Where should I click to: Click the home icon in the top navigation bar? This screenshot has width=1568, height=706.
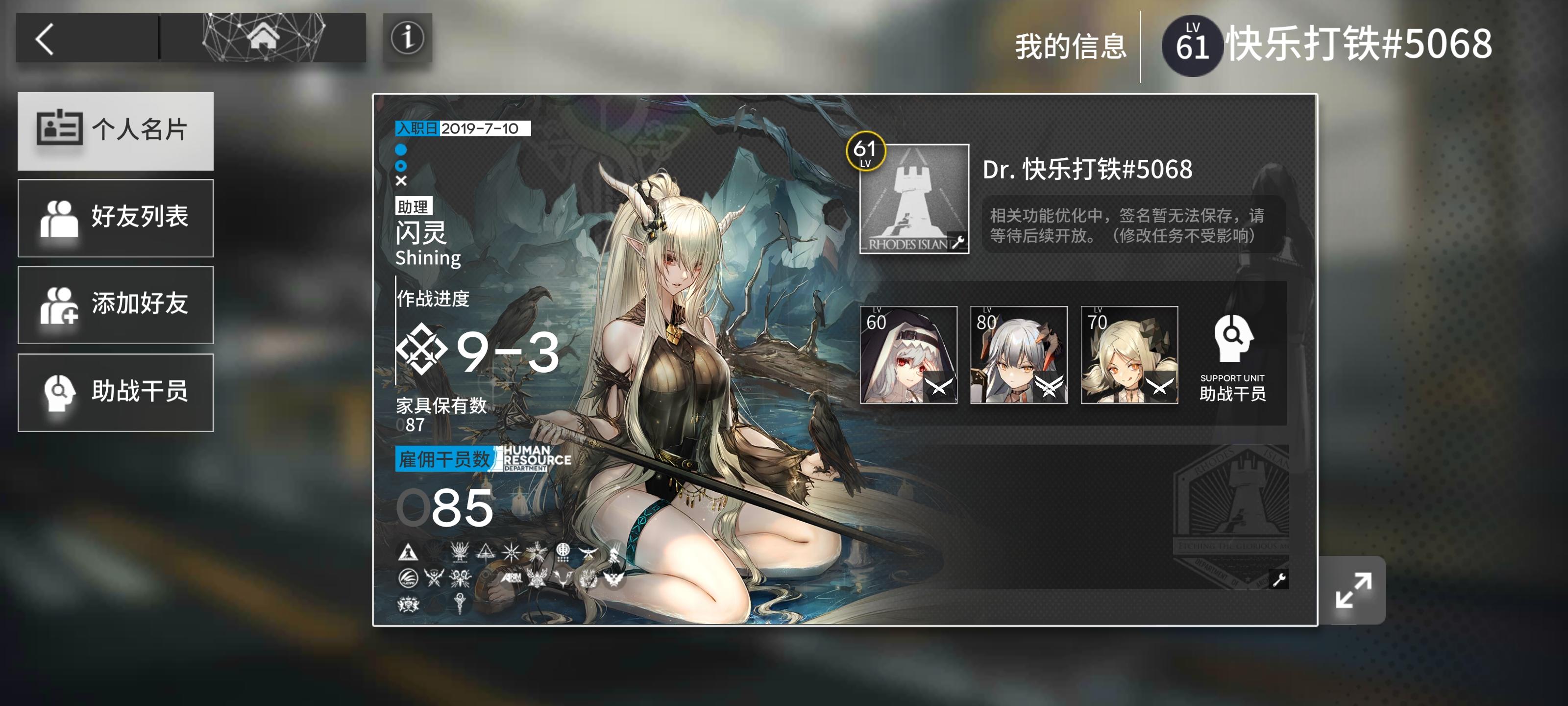(263, 38)
